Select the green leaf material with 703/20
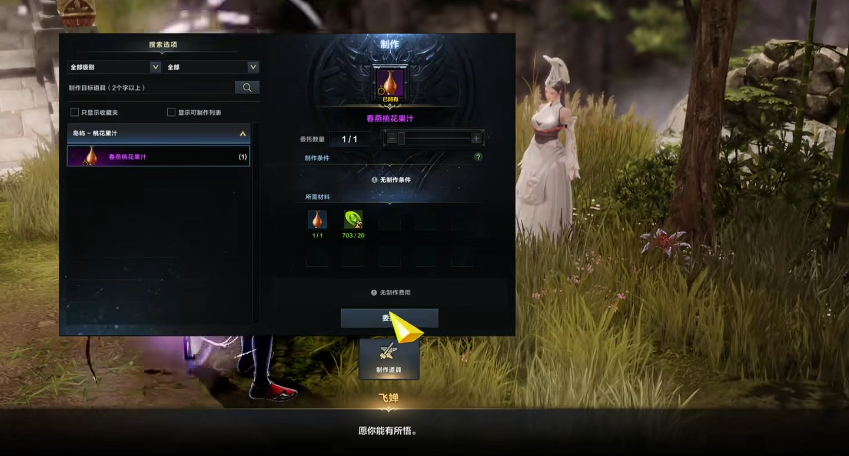The image size is (849, 456). 353,220
